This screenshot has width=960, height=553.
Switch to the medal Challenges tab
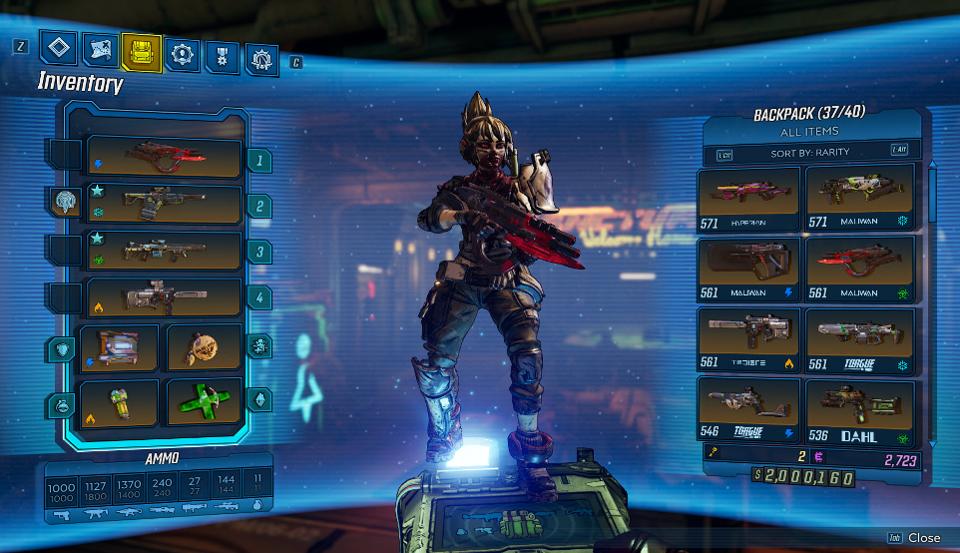coord(222,56)
